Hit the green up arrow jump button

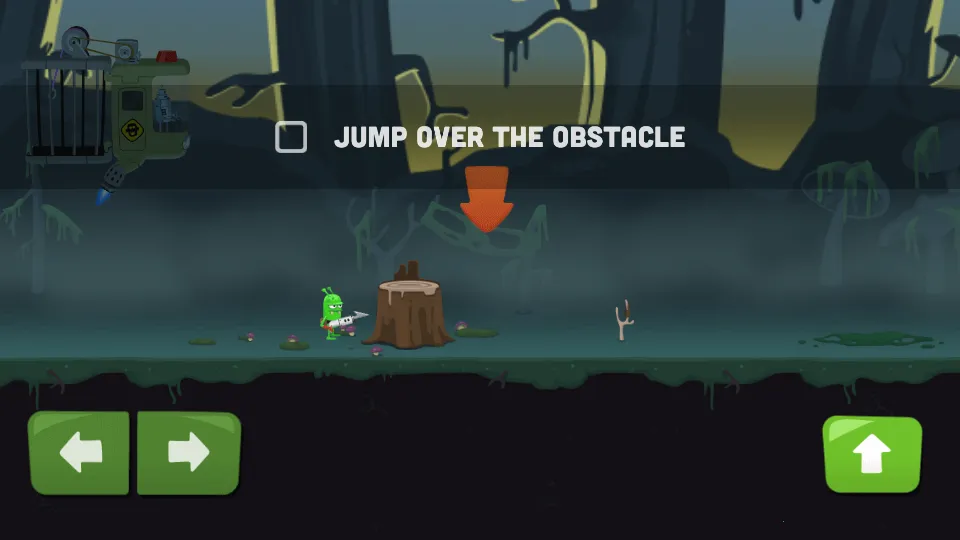tap(872, 455)
